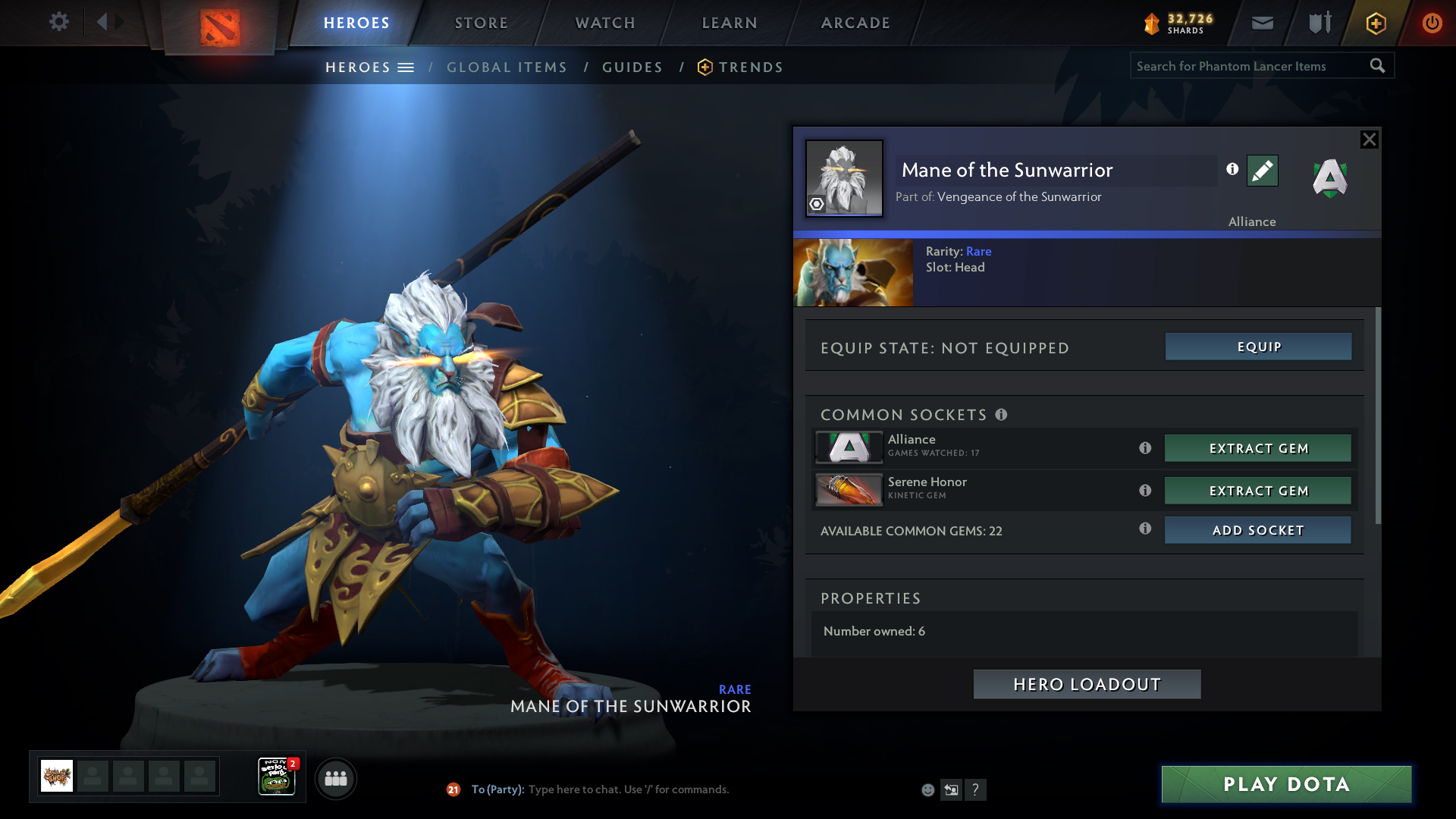
Task: Quit with the red power button
Action: pos(1432,23)
